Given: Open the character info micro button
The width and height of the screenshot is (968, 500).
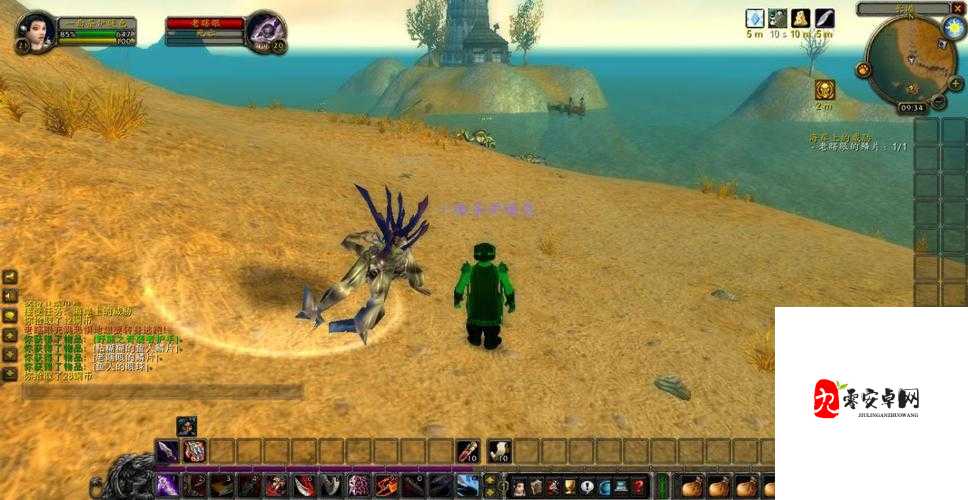Looking at the screenshot, I should tap(519, 487).
